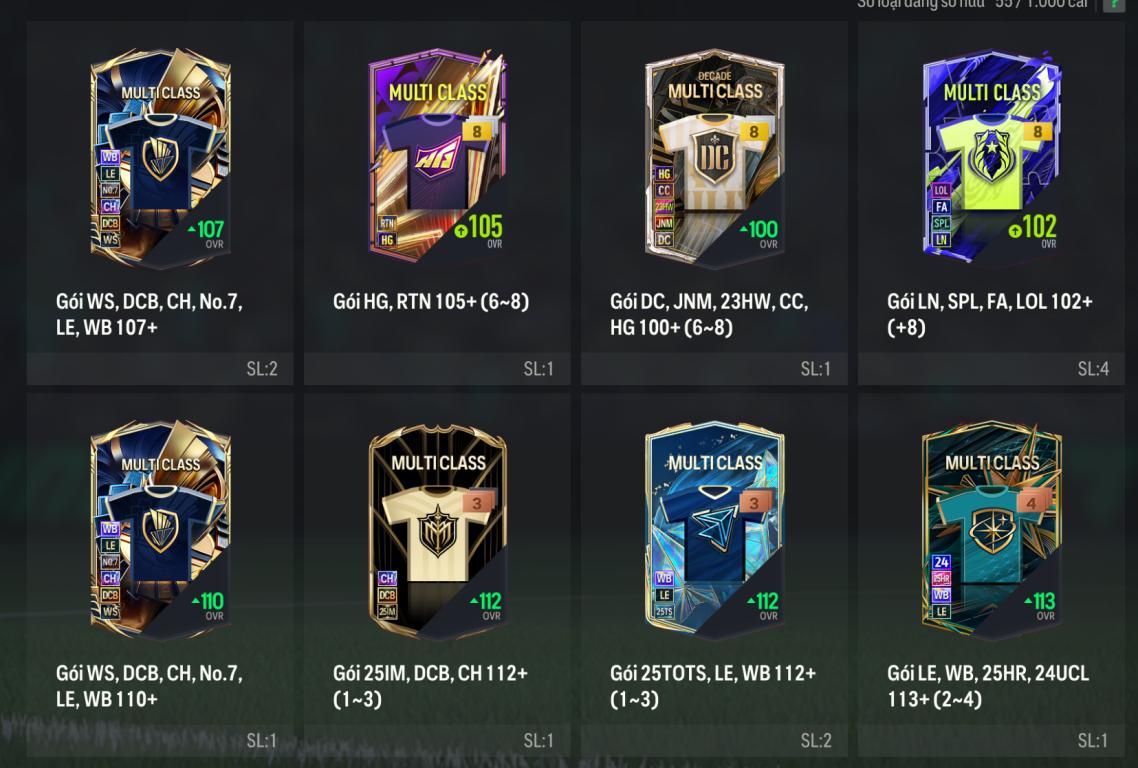Select the Gói WS, DCB, CH 107+ pack
The width and height of the screenshot is (1138, 768).
coord(160,160)
